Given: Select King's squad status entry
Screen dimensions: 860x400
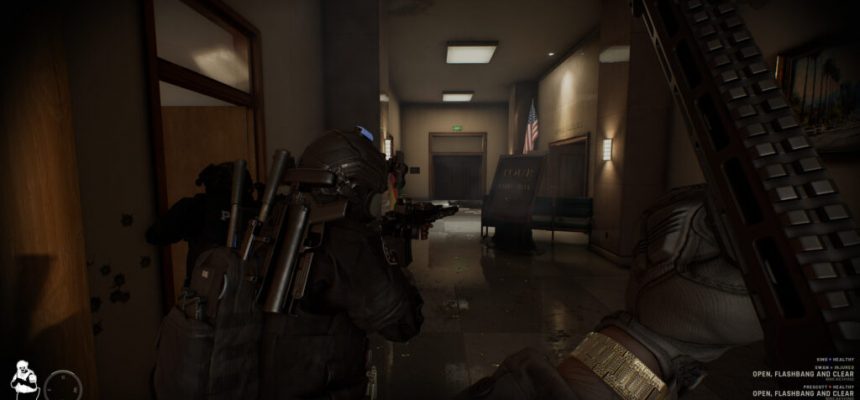Looking at the screenshot, I should [x=835, y=357].
